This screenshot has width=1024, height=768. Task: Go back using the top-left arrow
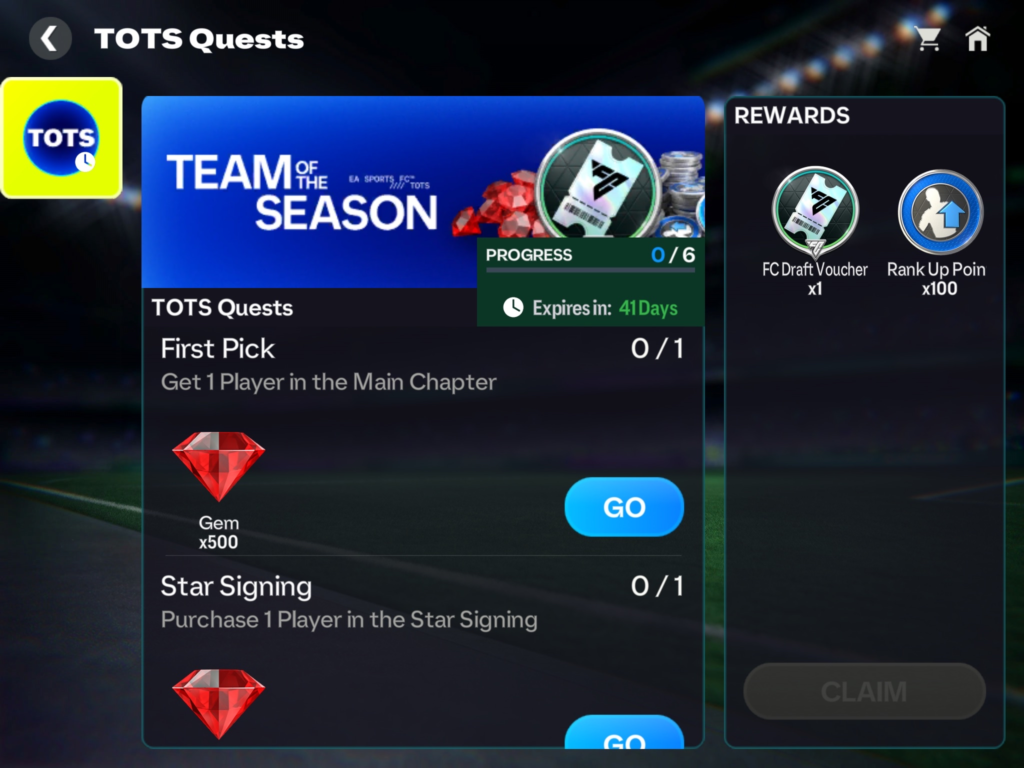[x=49, y=39]
